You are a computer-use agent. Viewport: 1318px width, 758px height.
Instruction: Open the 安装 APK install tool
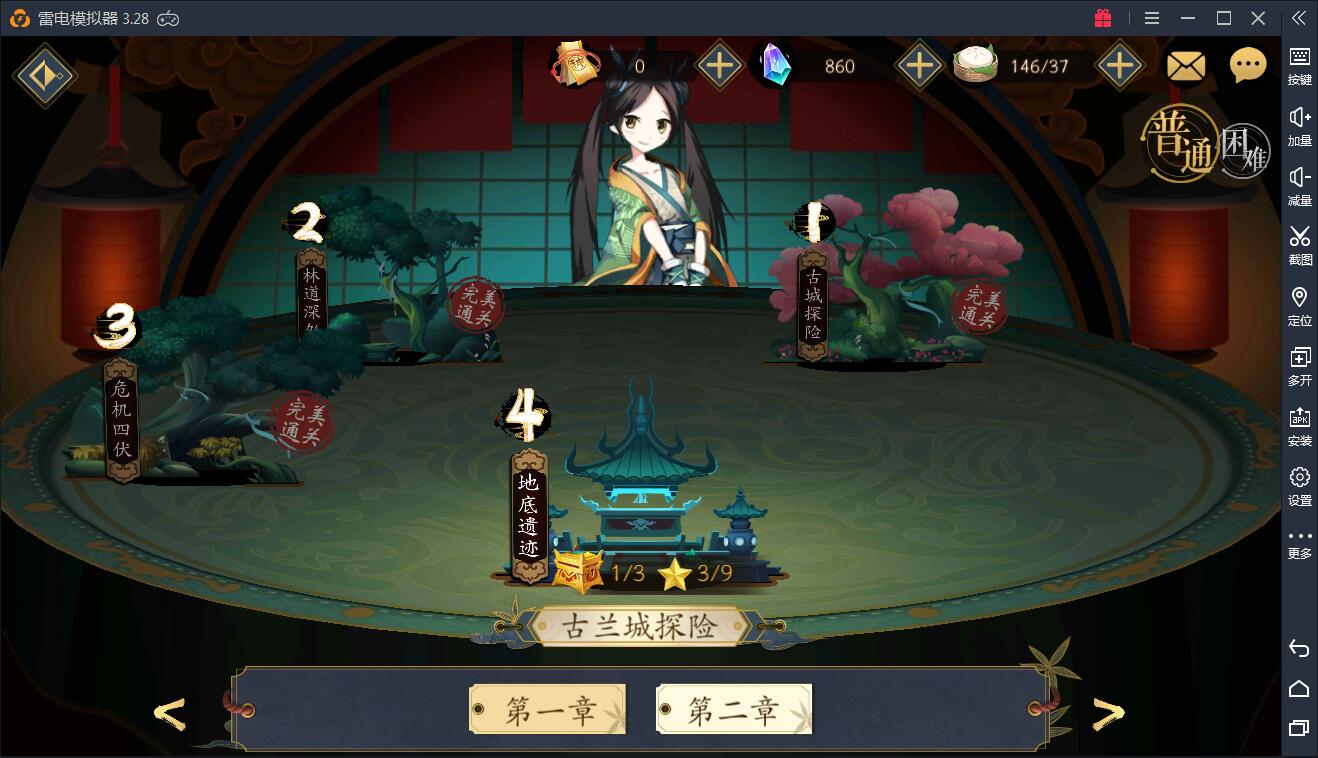click(x=1299, y=423)
